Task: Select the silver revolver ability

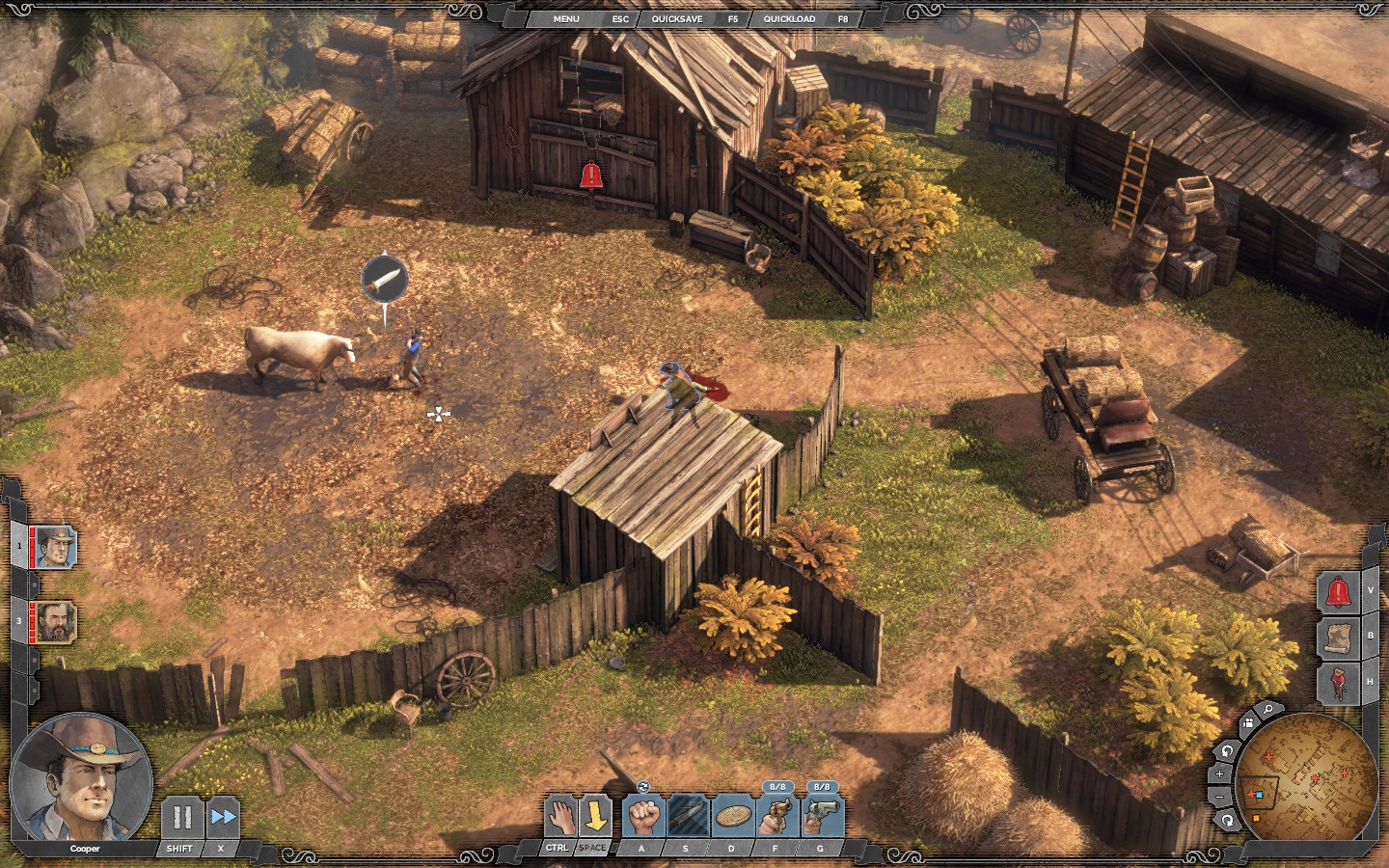Action: point(821,817)
